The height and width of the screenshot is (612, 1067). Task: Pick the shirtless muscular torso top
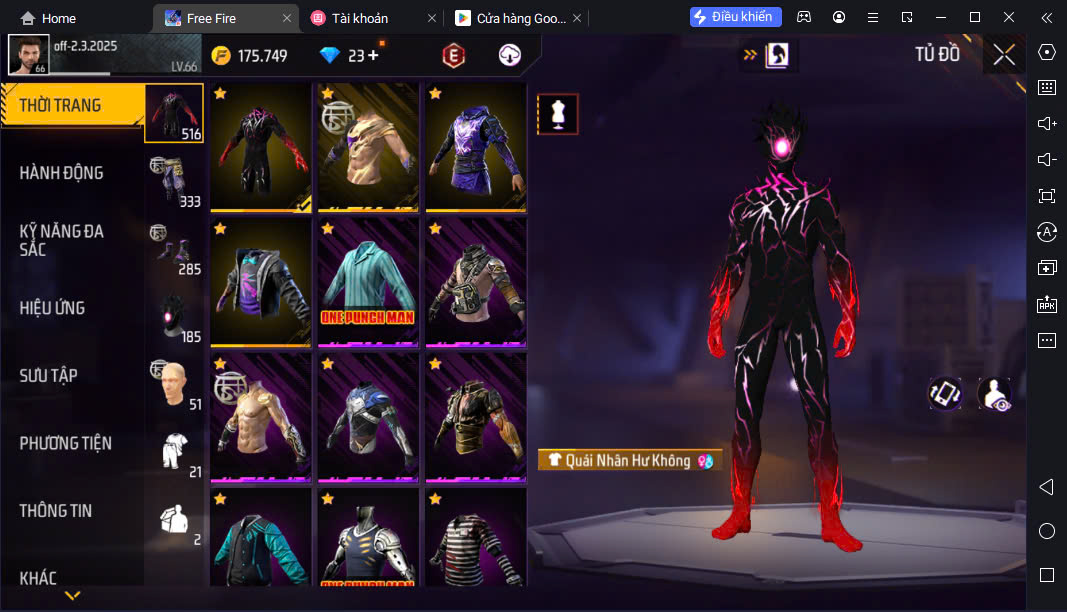pyautogui.click(x=260, y=418)
